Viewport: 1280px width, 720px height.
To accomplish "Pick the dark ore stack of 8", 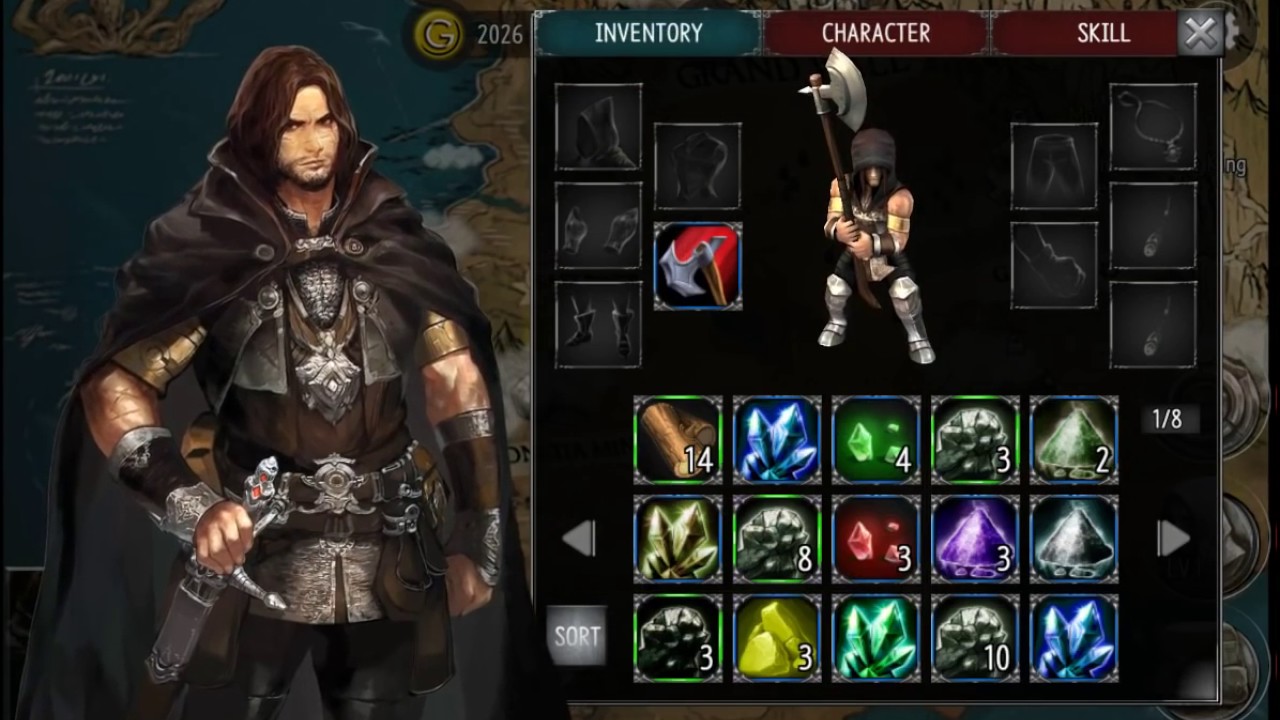I will [777, 539].
